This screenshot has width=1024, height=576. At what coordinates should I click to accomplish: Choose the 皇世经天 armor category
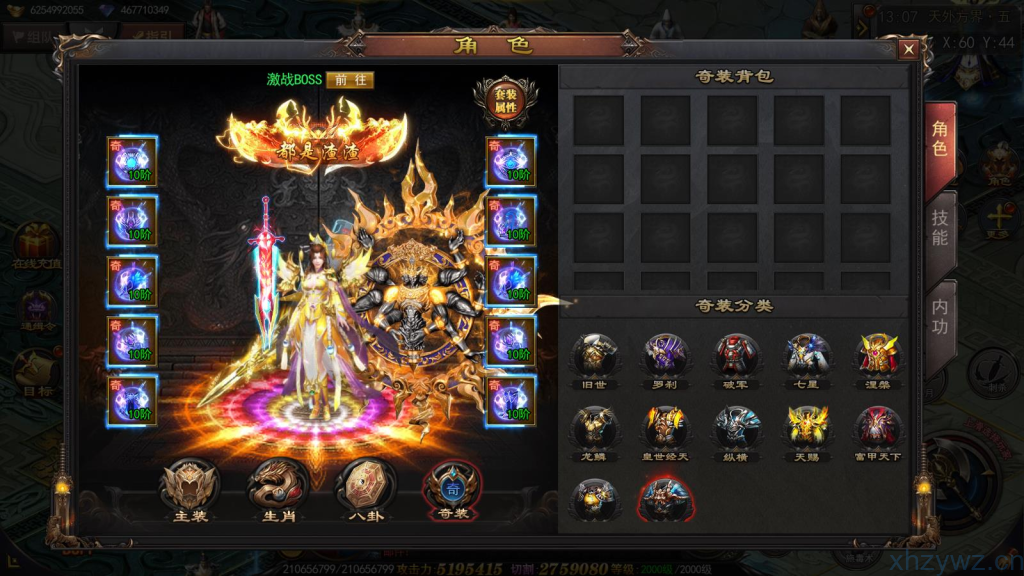665,430
